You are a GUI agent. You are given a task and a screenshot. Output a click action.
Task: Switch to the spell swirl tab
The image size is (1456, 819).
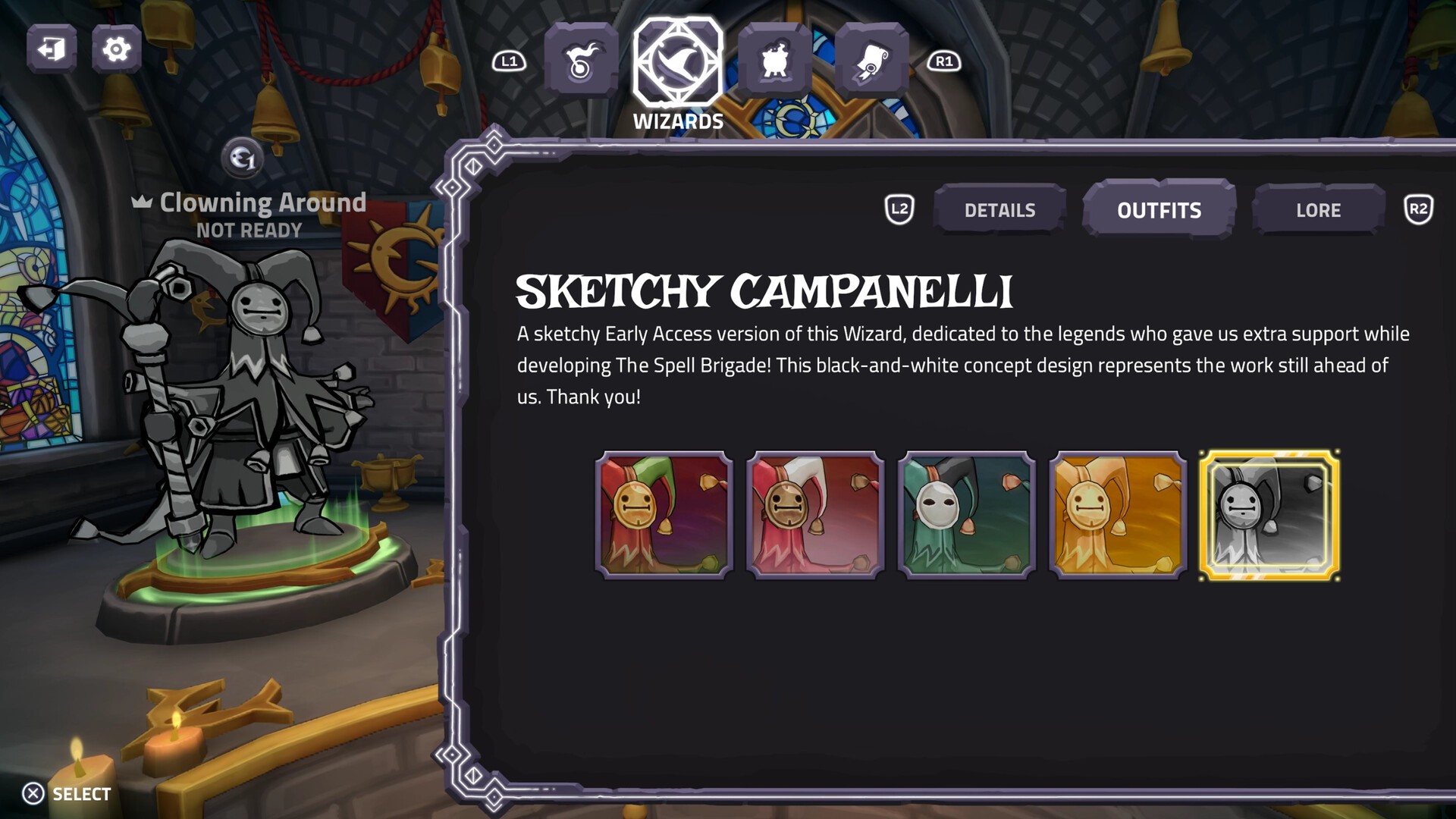pyautogui.click(x=581, y=61)
